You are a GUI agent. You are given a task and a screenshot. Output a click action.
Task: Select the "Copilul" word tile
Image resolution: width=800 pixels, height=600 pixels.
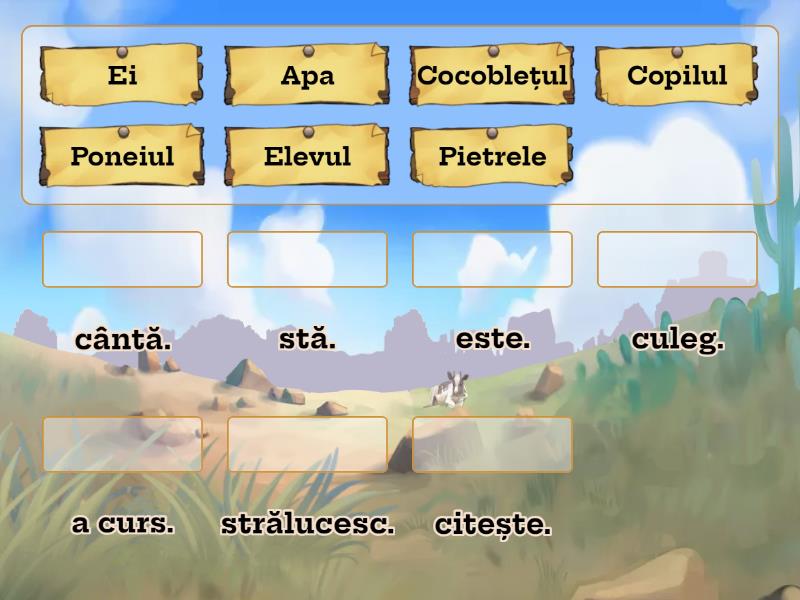coord(677,75)
